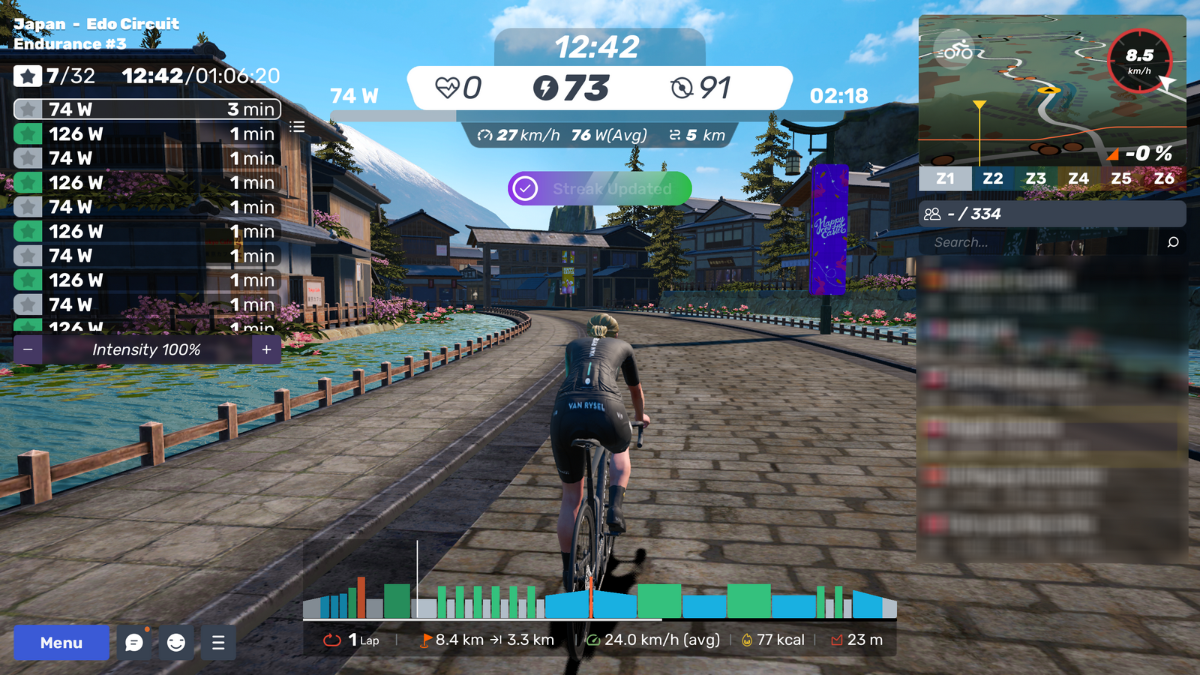Open the chat speech bubble icon

click(134, 643)
